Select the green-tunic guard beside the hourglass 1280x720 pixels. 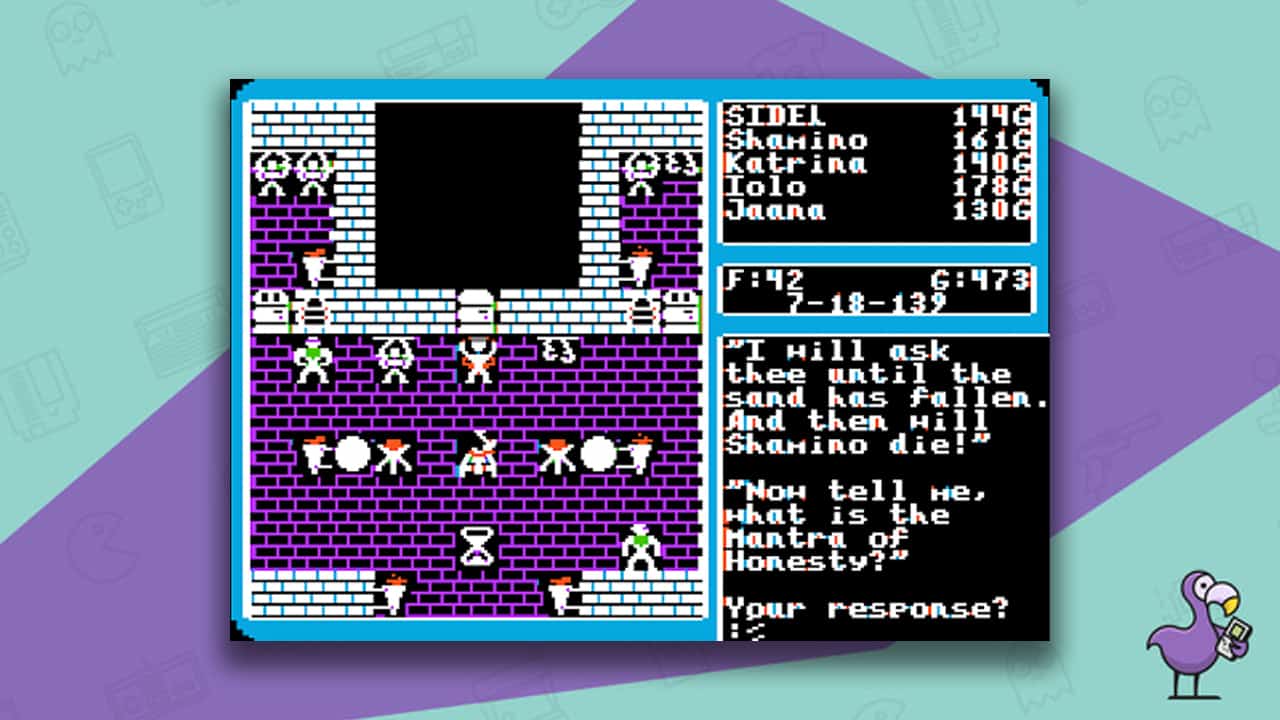tap(640, 543)
